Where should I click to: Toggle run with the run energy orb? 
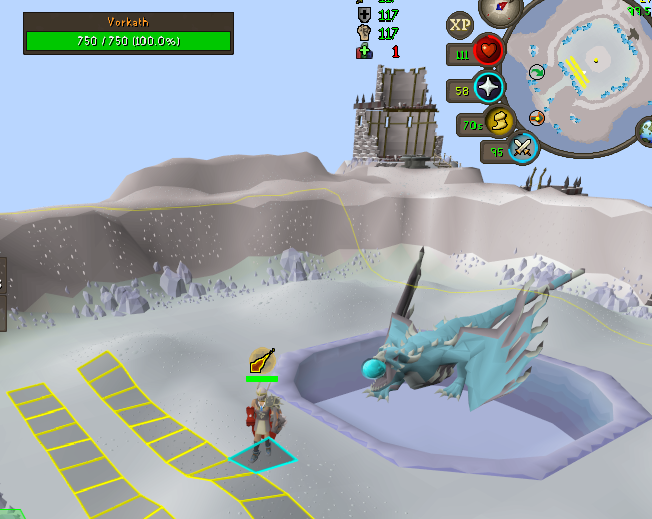coord(499,122)
